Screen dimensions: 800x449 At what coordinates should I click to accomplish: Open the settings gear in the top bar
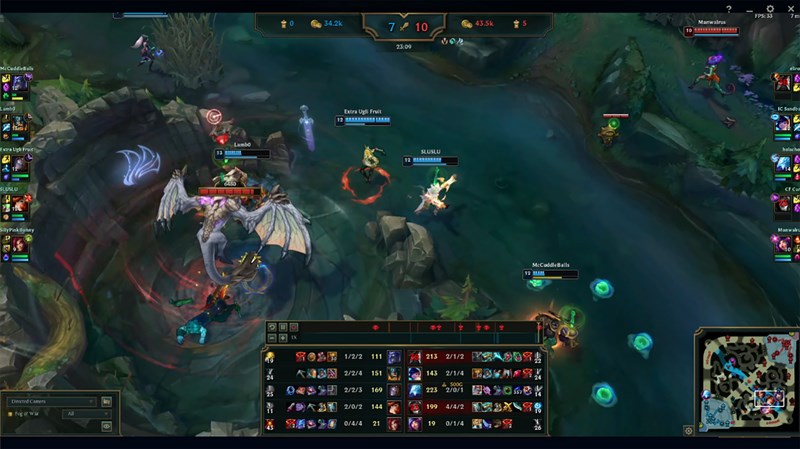769,8
